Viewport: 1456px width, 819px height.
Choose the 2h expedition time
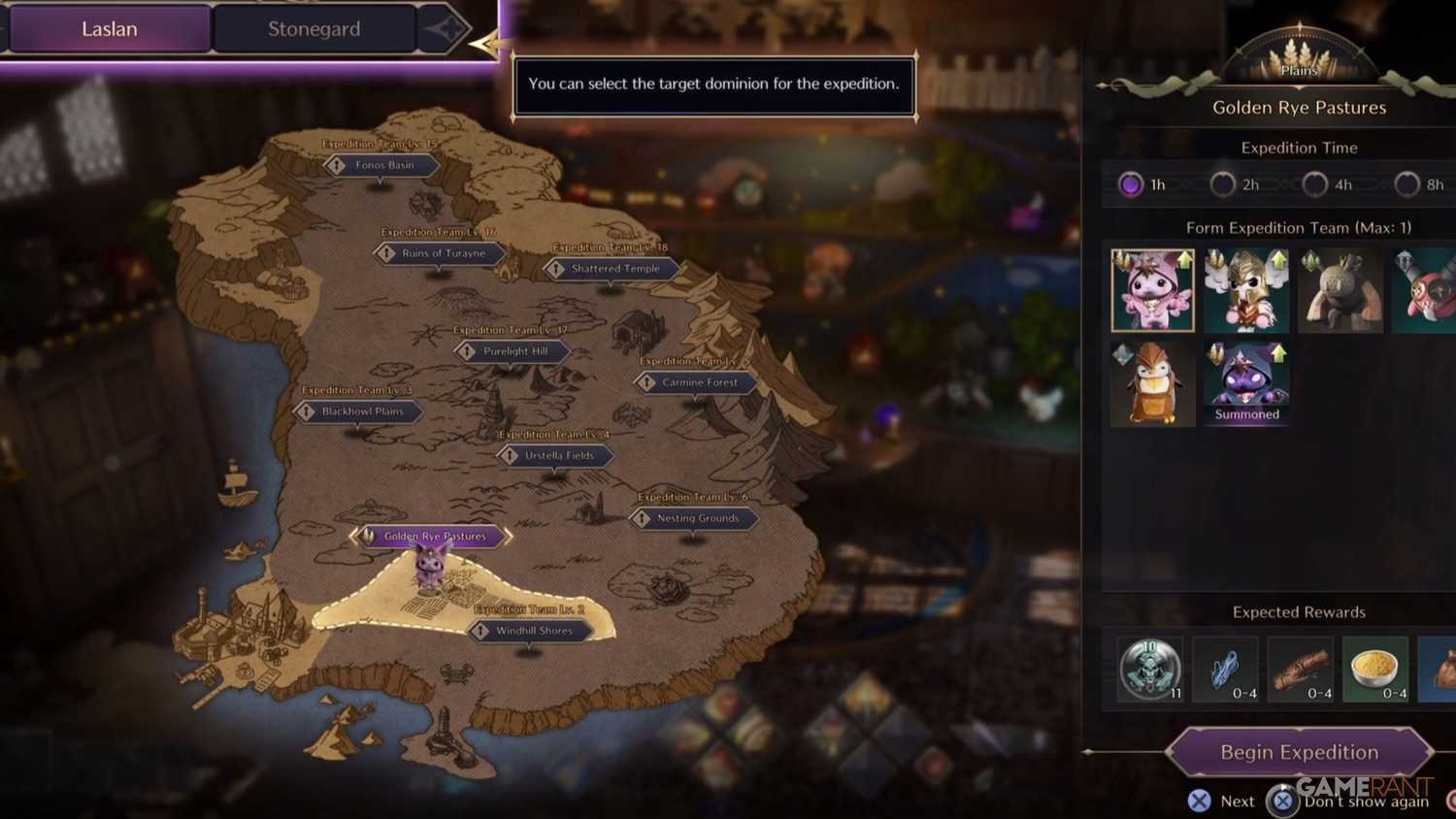click(1223, 184)
